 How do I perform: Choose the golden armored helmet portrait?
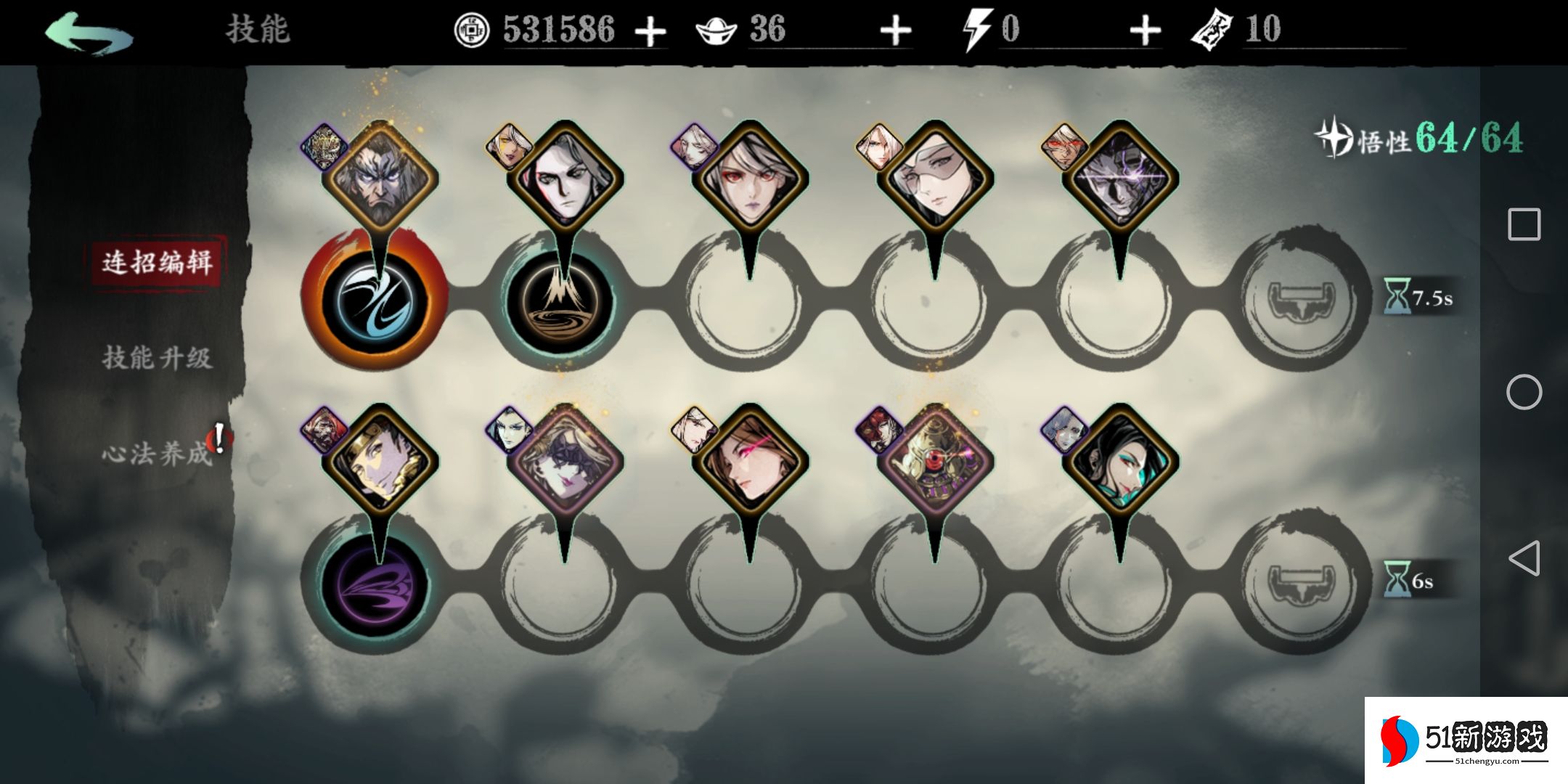[x=935, y=462]
